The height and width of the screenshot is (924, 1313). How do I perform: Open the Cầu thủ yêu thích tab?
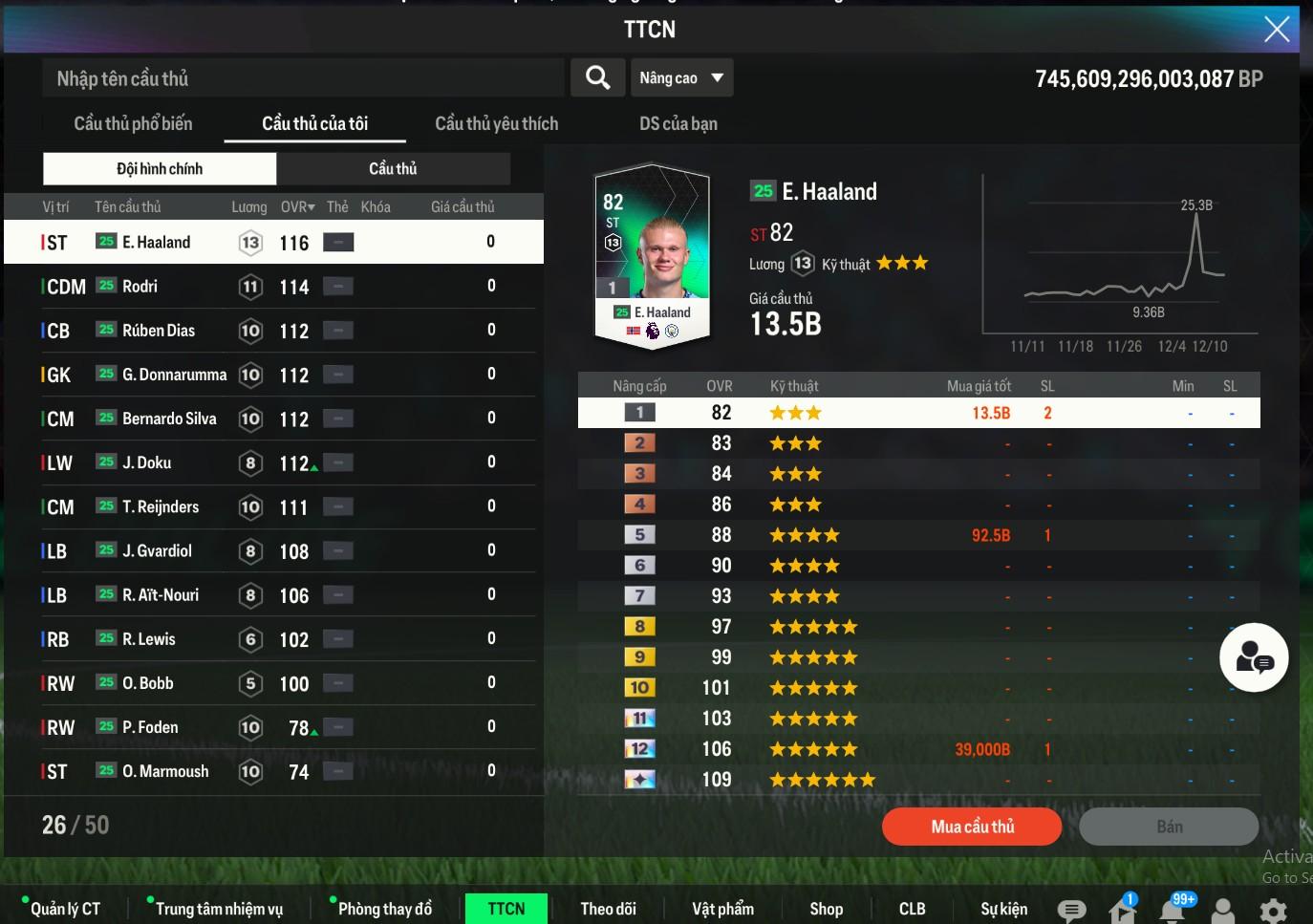tap(496, 123)
